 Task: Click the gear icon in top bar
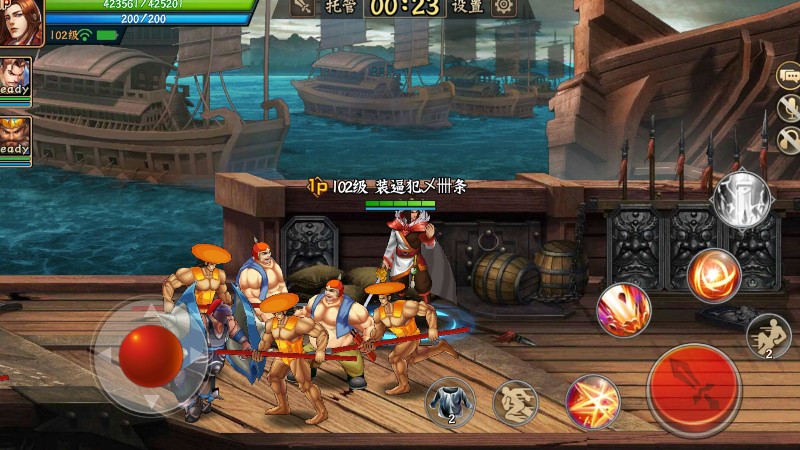tap(504, 8)
